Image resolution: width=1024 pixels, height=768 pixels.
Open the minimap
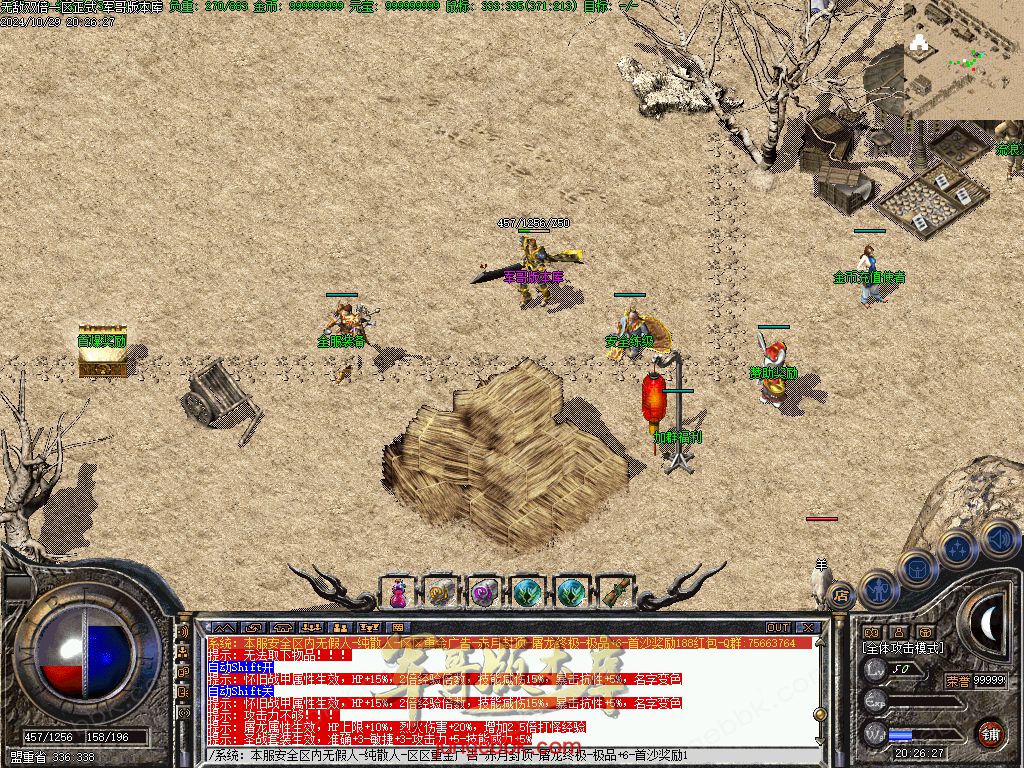coord(963,60)
